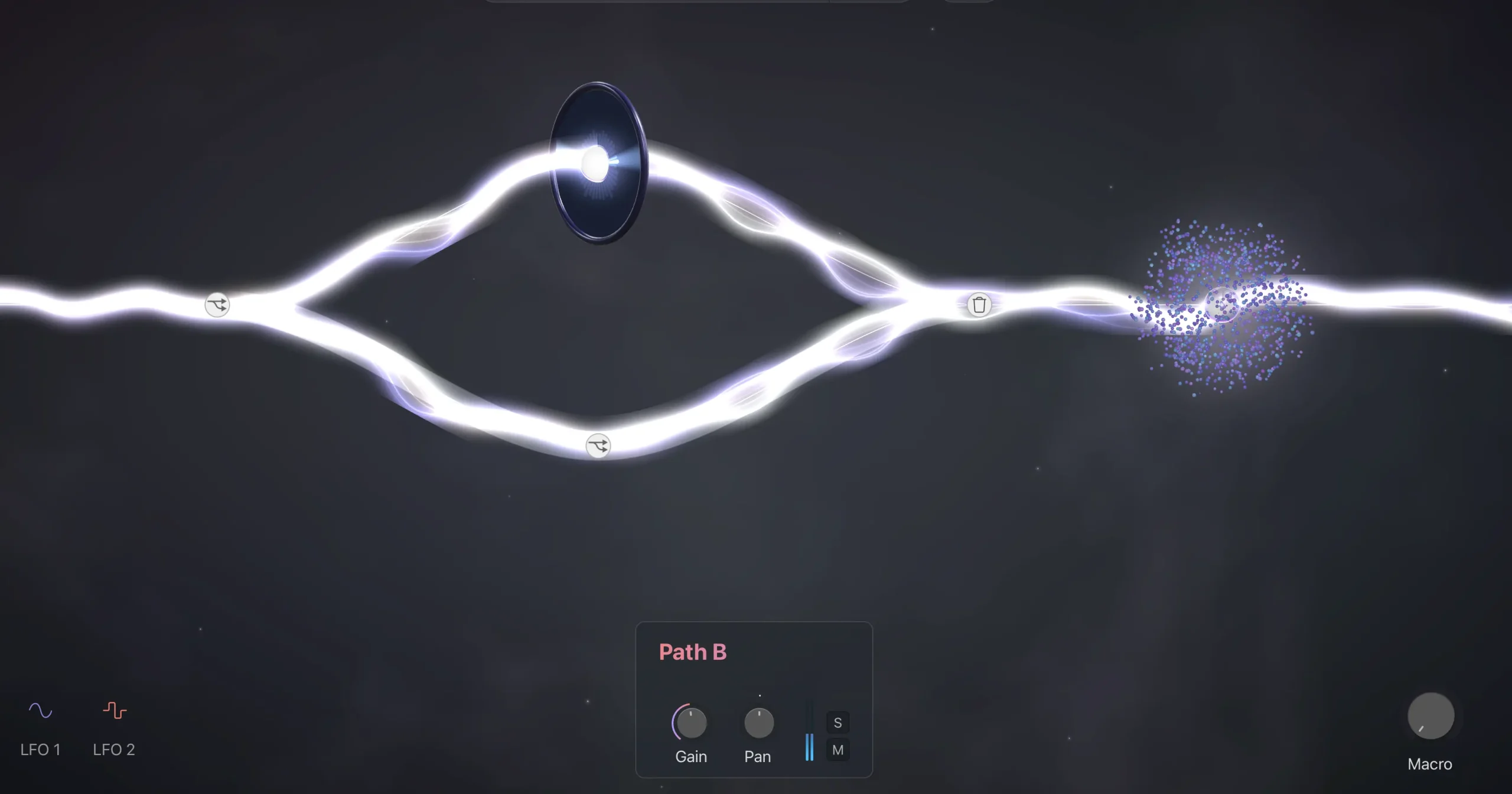This screenshot has height=794, width=1512.
Task: Click the split node where the signal path divides
Action: click(216, 305)
